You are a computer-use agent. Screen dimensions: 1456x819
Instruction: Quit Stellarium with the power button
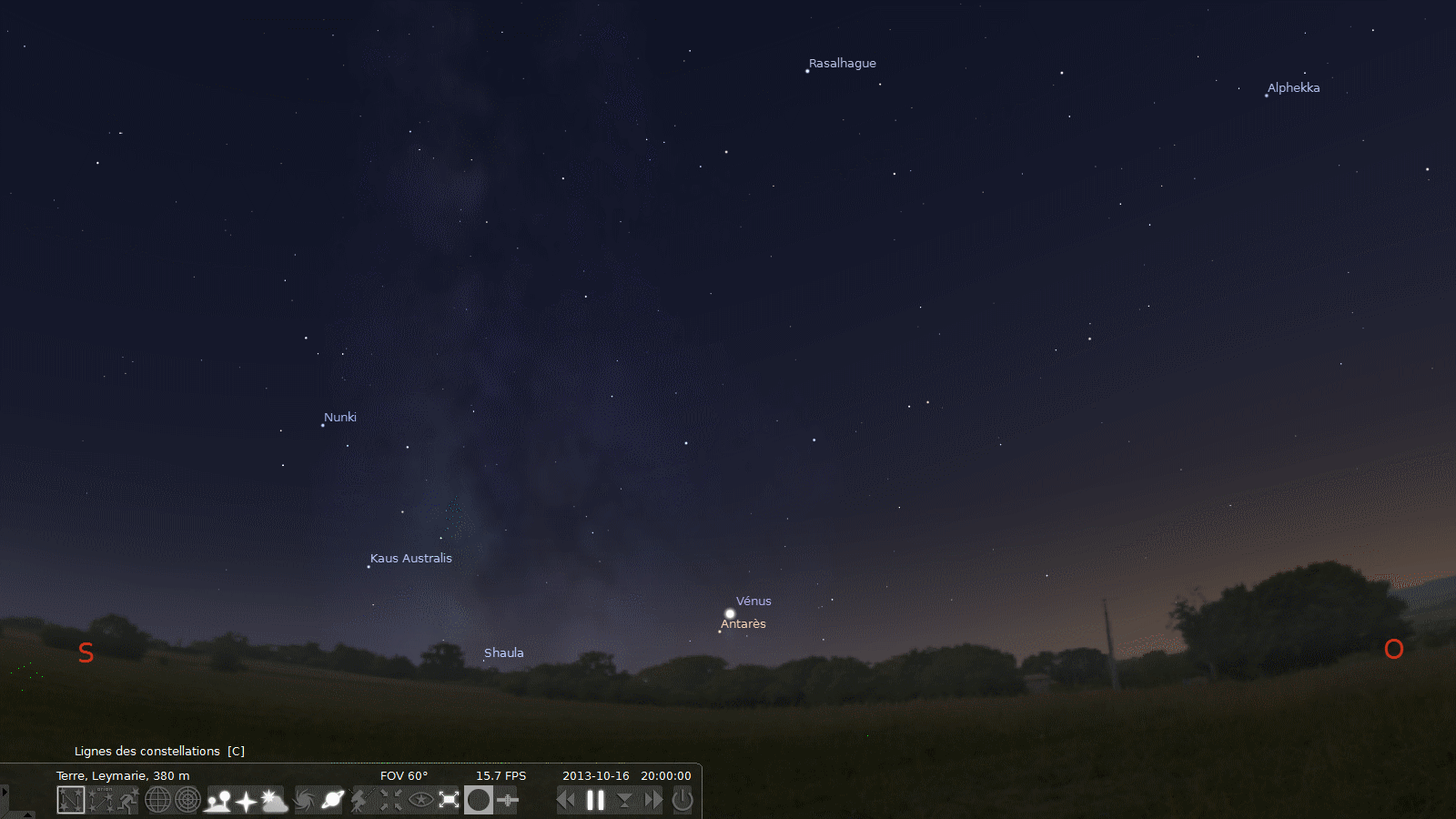(682, 800)
